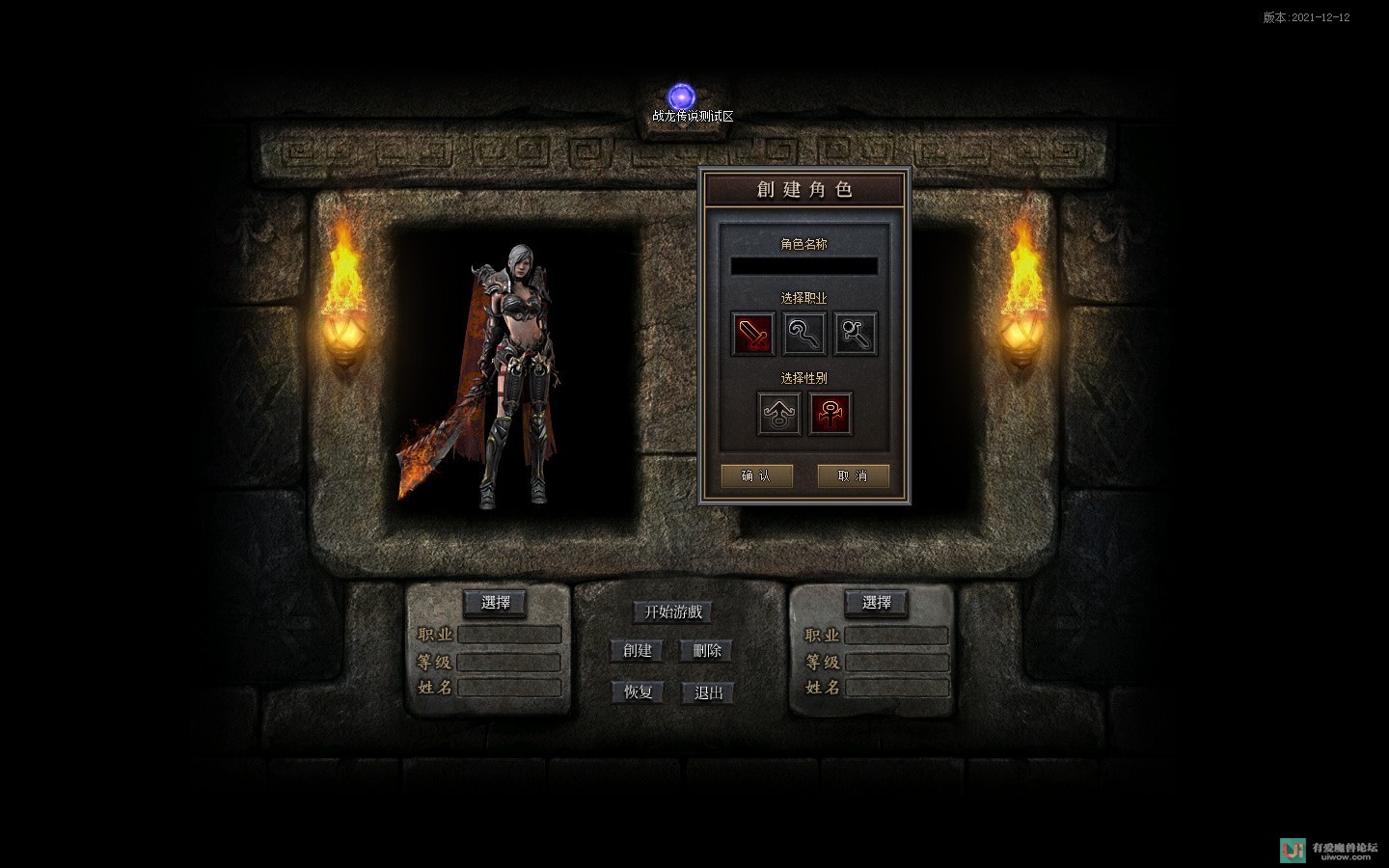This screenshot has width=1389, height=868.
Task: Open the uiwow.com forum watermark logo
Action: click(1328, 849)
